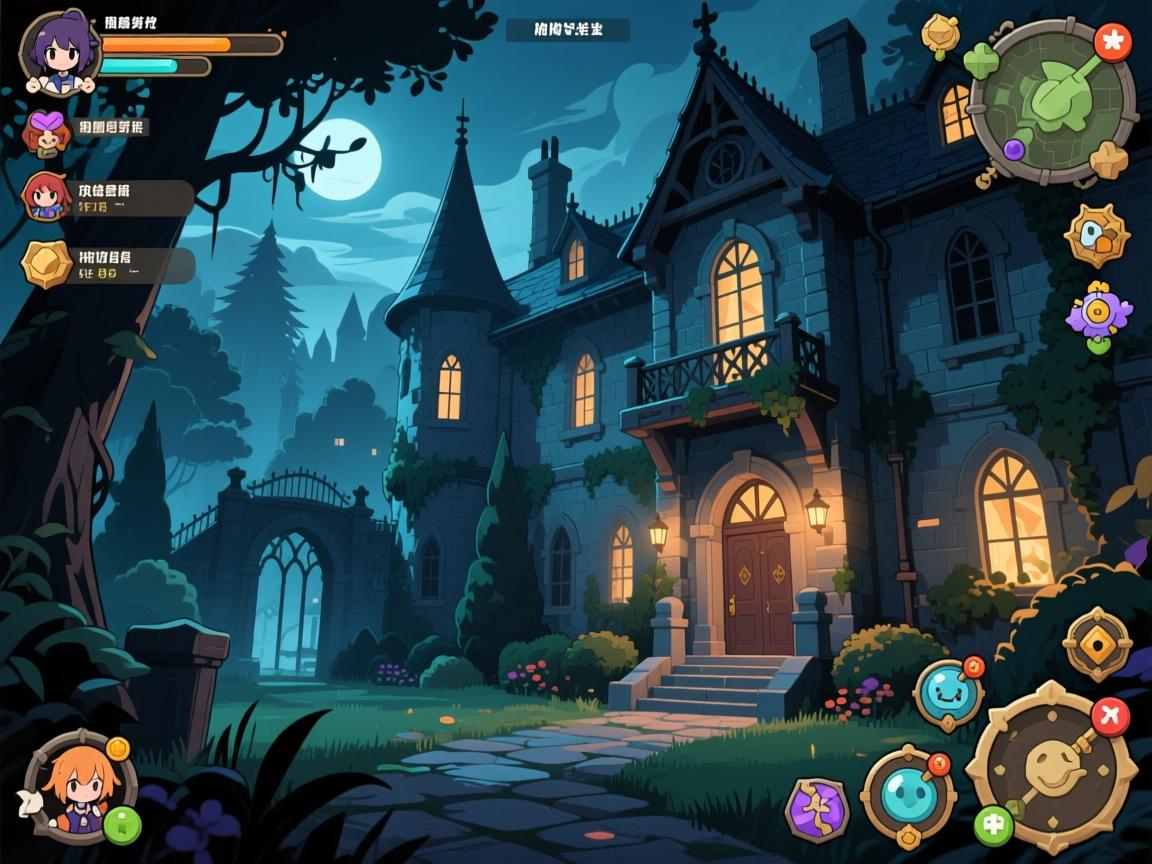The height and width of the screenshot is (864, 1152).
Task: Click the green clover marker beside minimap
Action: 982,60
